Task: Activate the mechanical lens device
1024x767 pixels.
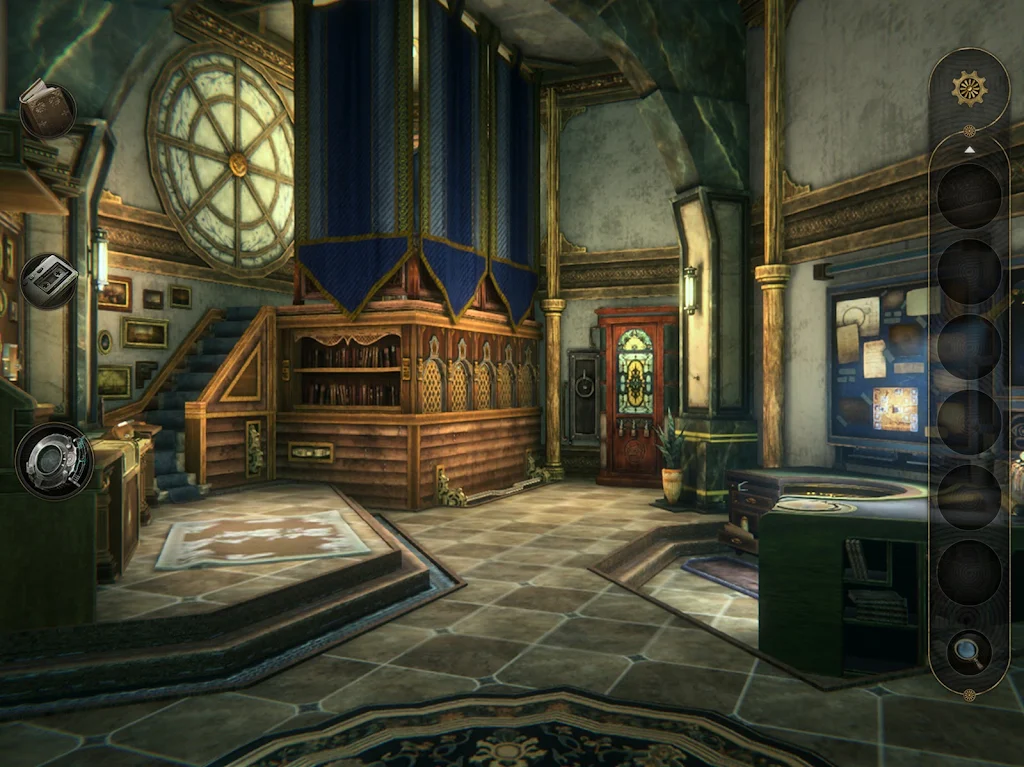Action: click(x=54, y=461)
